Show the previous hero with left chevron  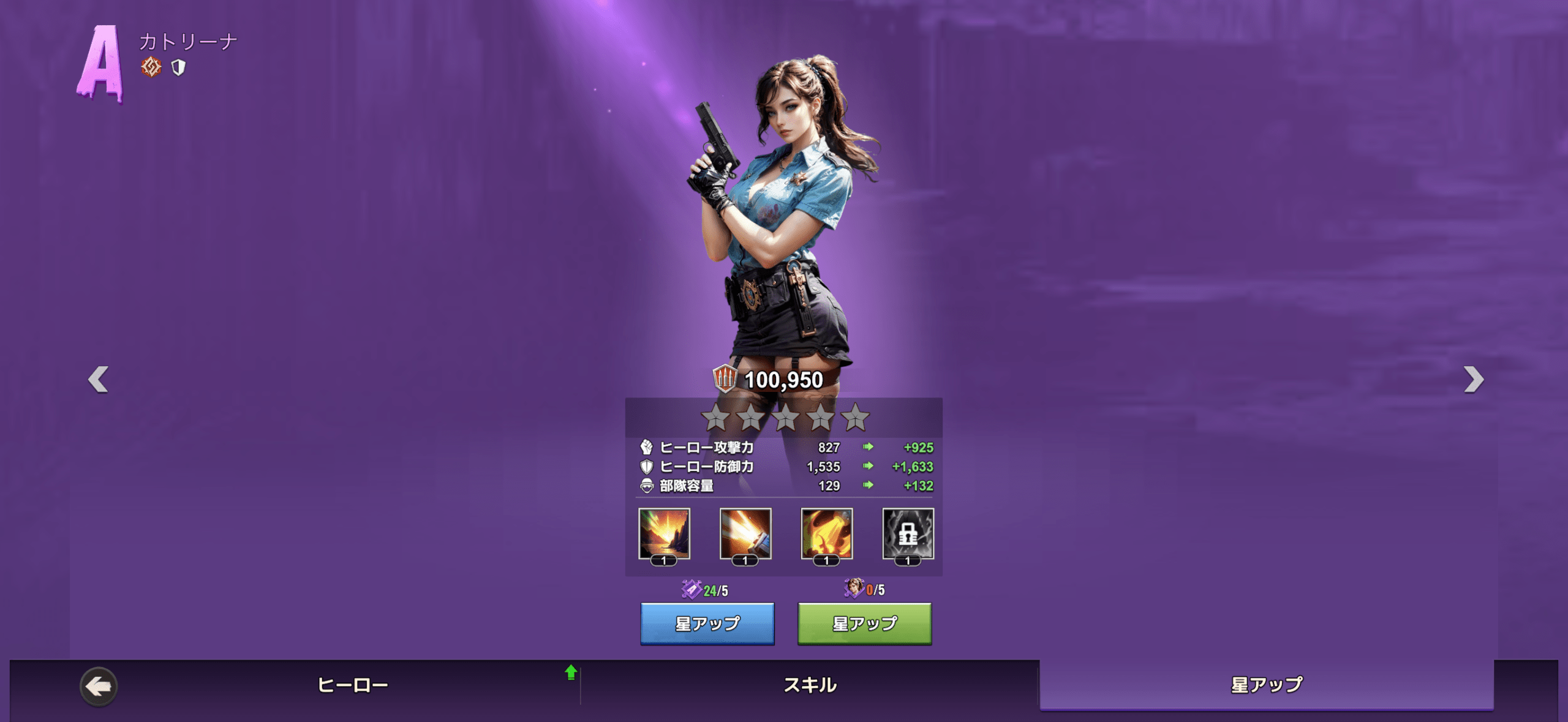coord(98,380)
